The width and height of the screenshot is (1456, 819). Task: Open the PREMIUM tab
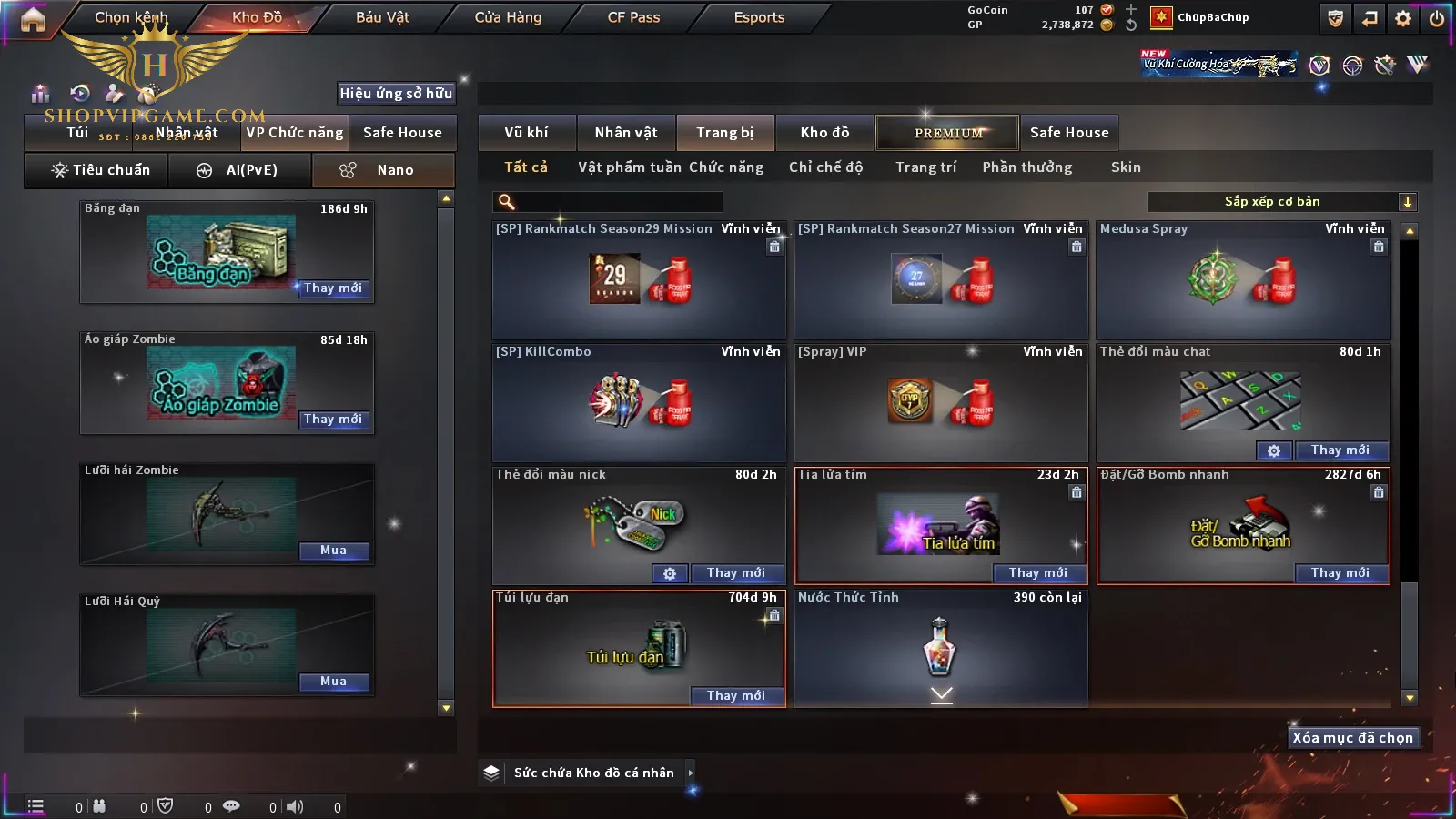pos(947,133)
